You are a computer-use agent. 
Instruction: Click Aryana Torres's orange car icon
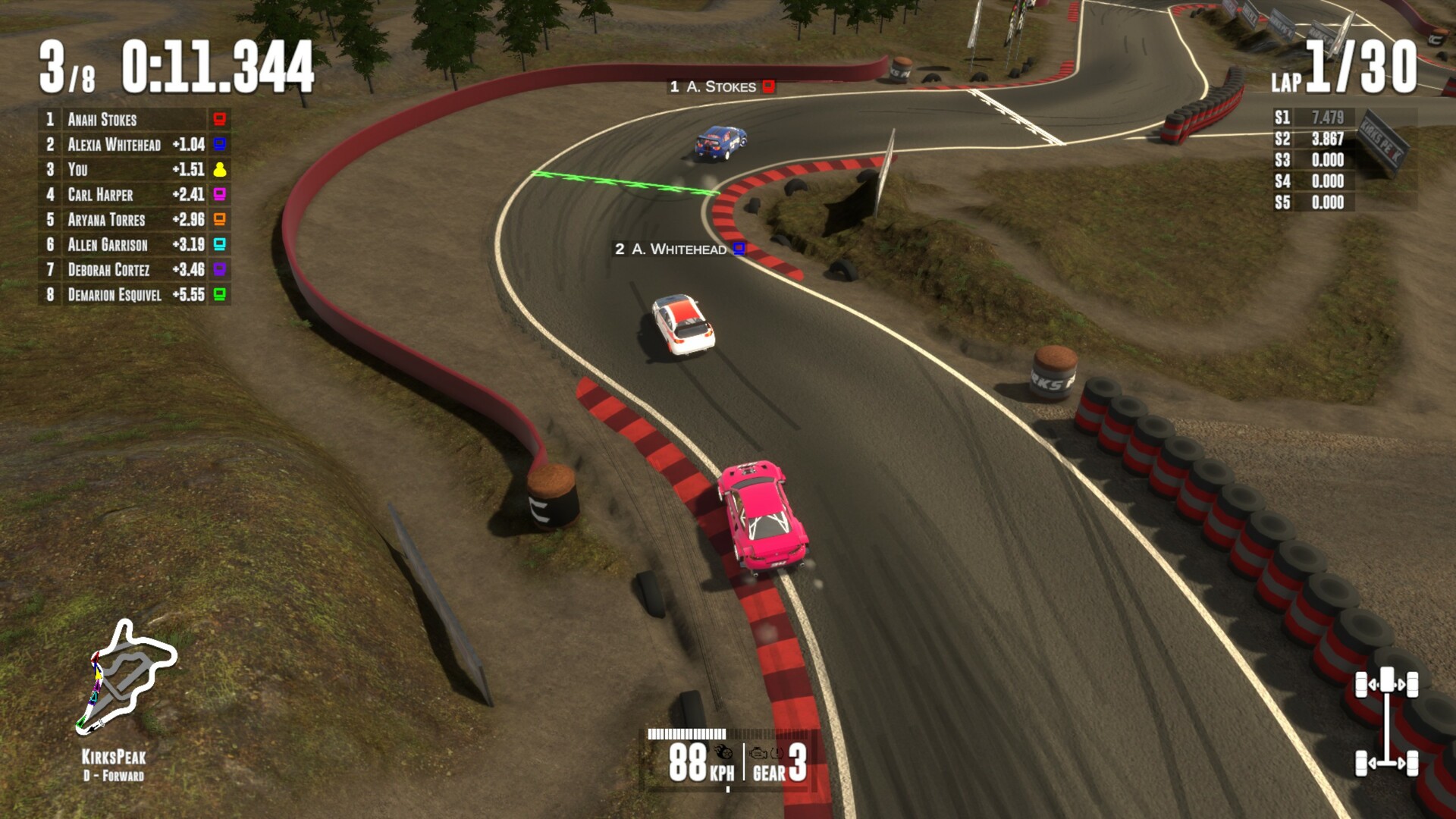pyautogui.click(x=218, y=221)
